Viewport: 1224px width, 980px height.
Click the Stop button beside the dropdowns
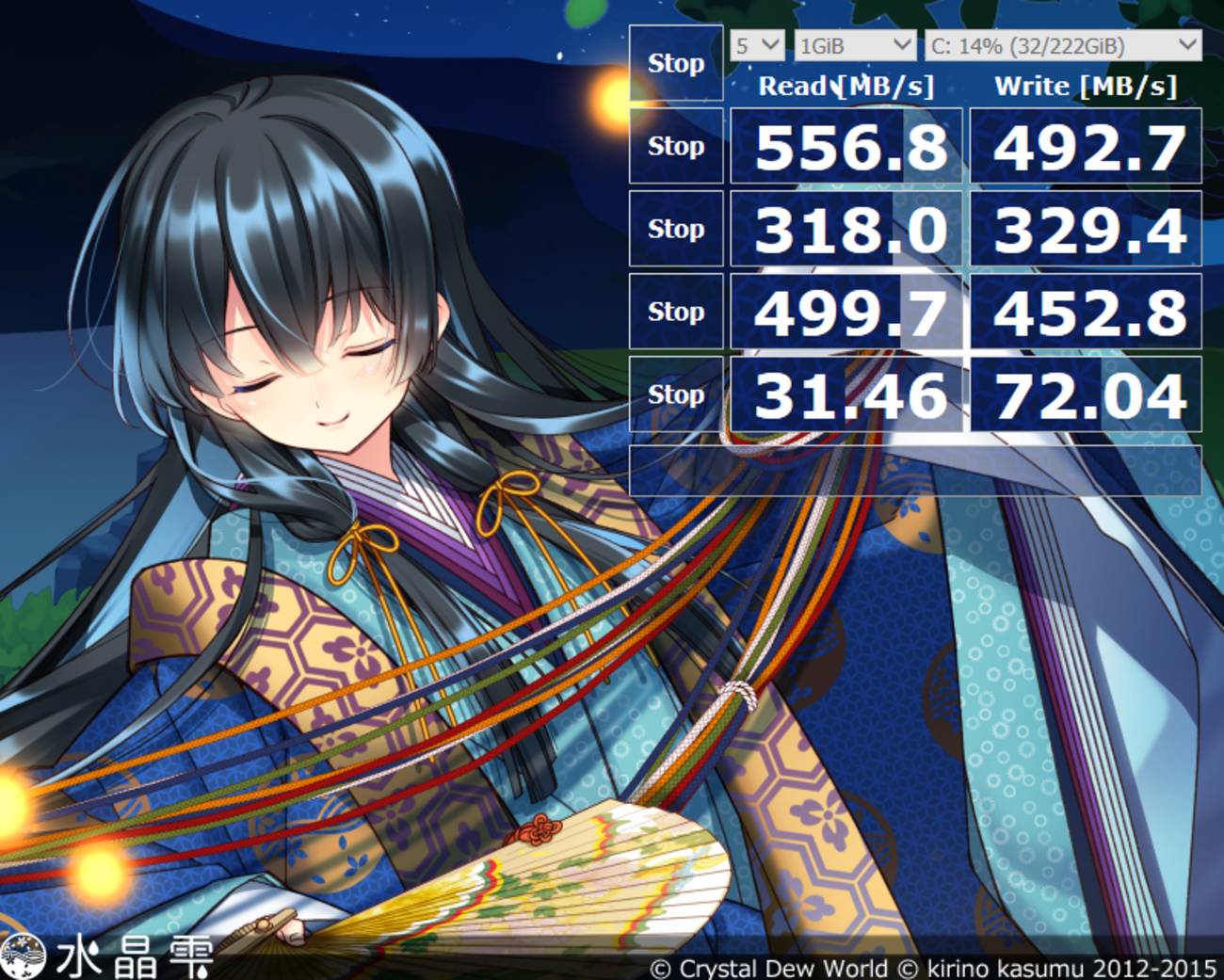(676, 63)
